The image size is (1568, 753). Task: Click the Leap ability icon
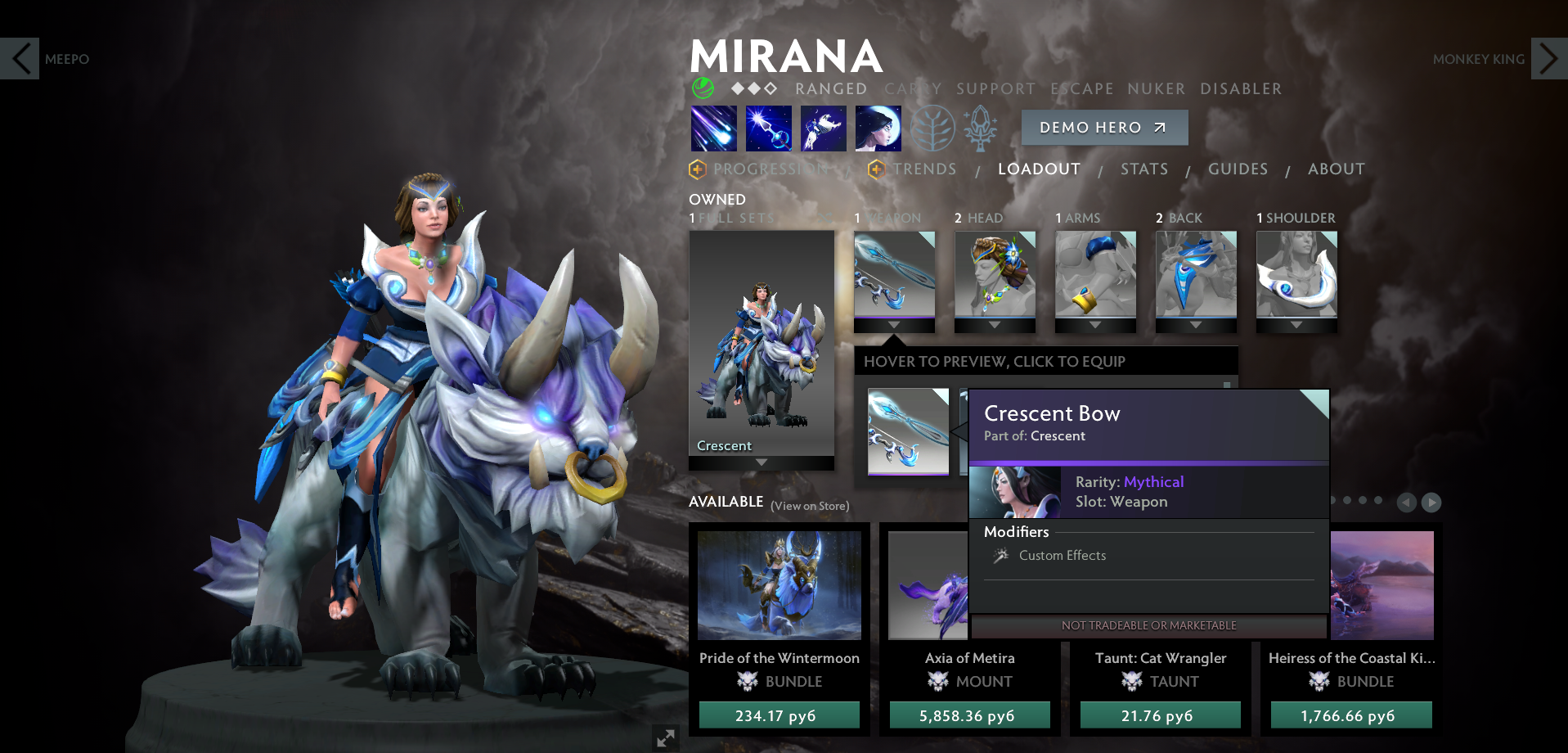pyautogui.click(x=823, y=129)
